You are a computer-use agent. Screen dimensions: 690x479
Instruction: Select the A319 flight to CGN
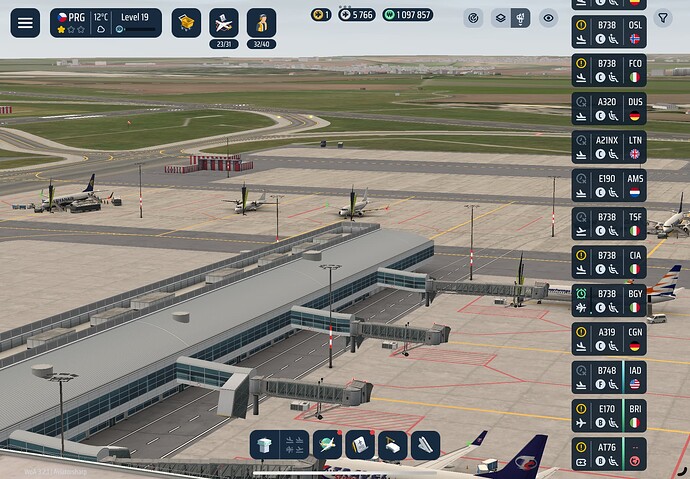(609, 338)
